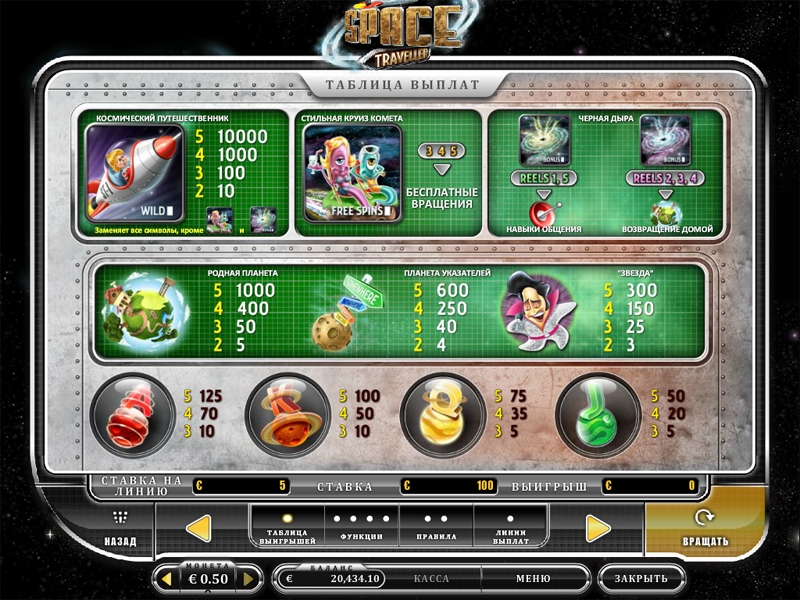Viewport: 800px width, 600px height.
Task: Open the ФУНКЦИИ tab
Action: (360, 527)
